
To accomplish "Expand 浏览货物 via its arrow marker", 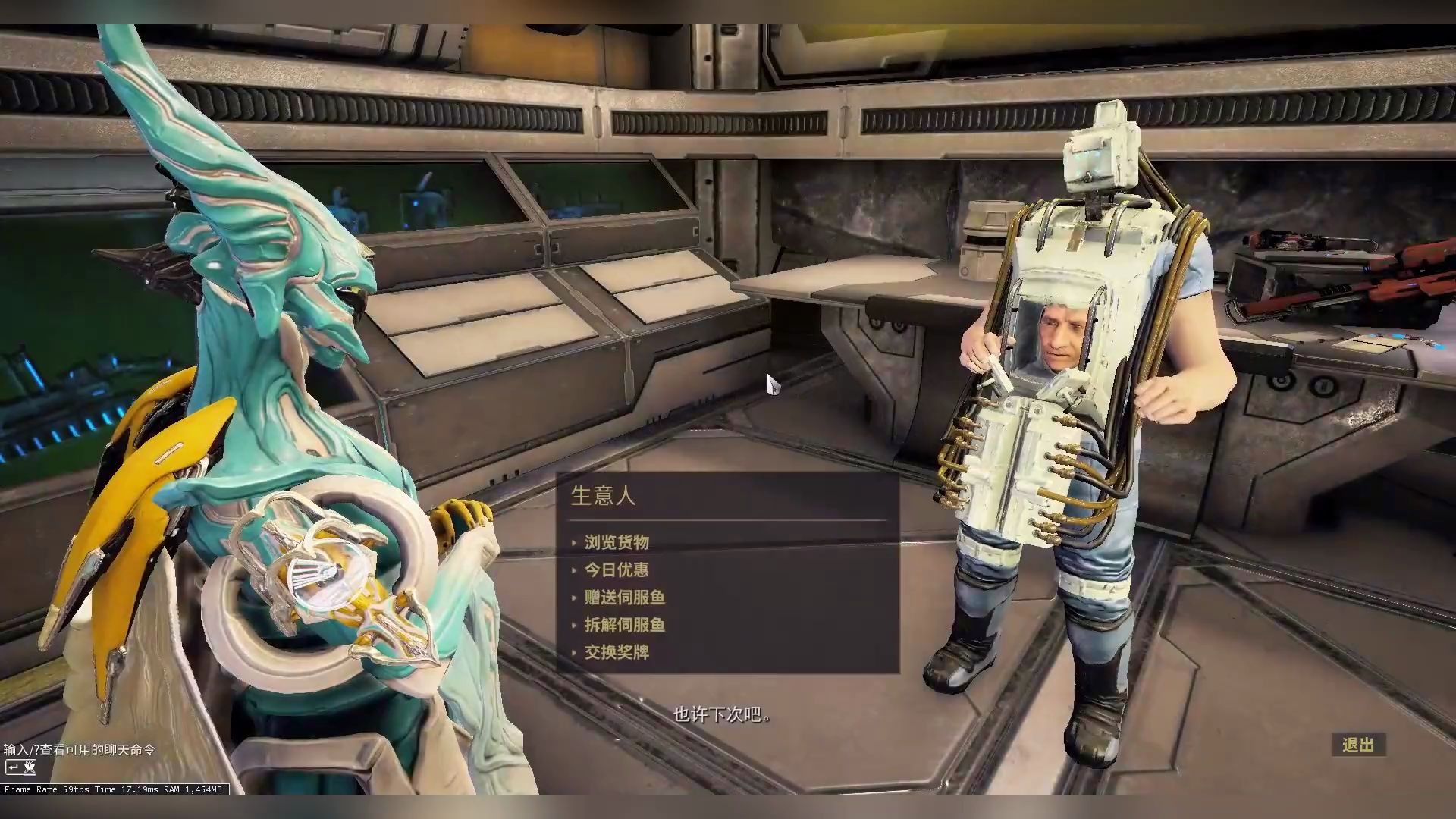I will pos(576,542).
